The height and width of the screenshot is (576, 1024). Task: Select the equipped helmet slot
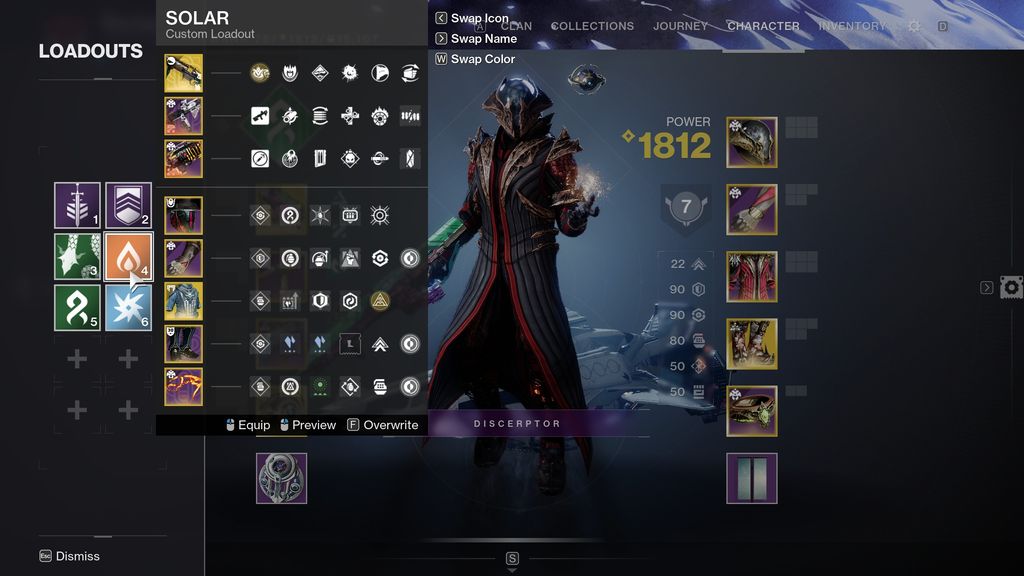[752, 142]
